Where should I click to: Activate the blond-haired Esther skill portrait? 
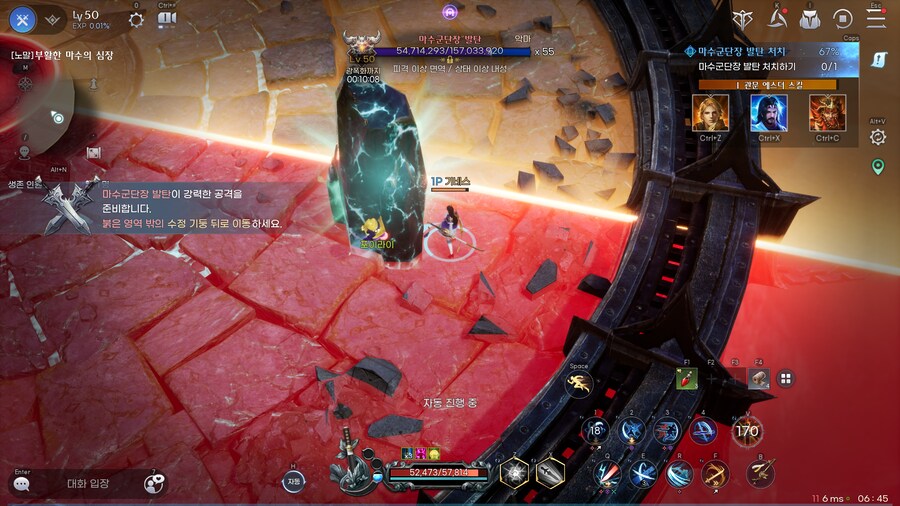click(710, 113)
